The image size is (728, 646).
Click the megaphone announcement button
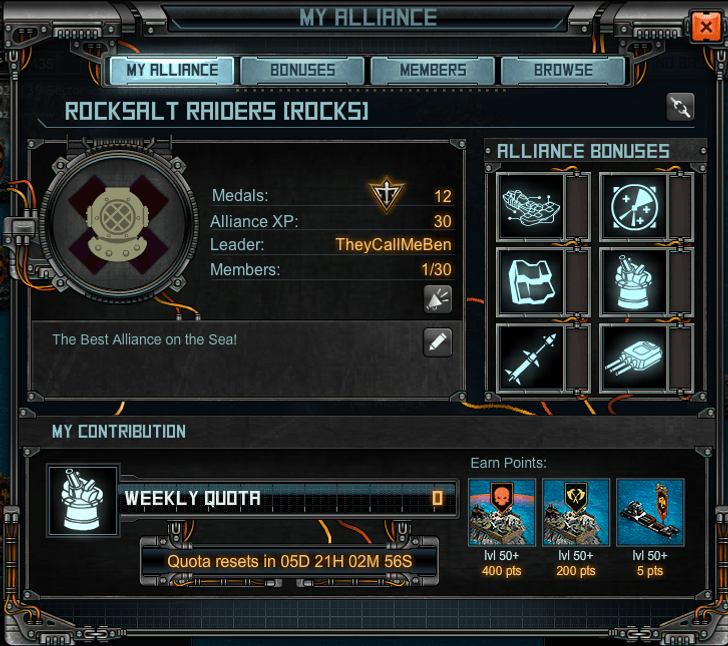pos(437,298)
